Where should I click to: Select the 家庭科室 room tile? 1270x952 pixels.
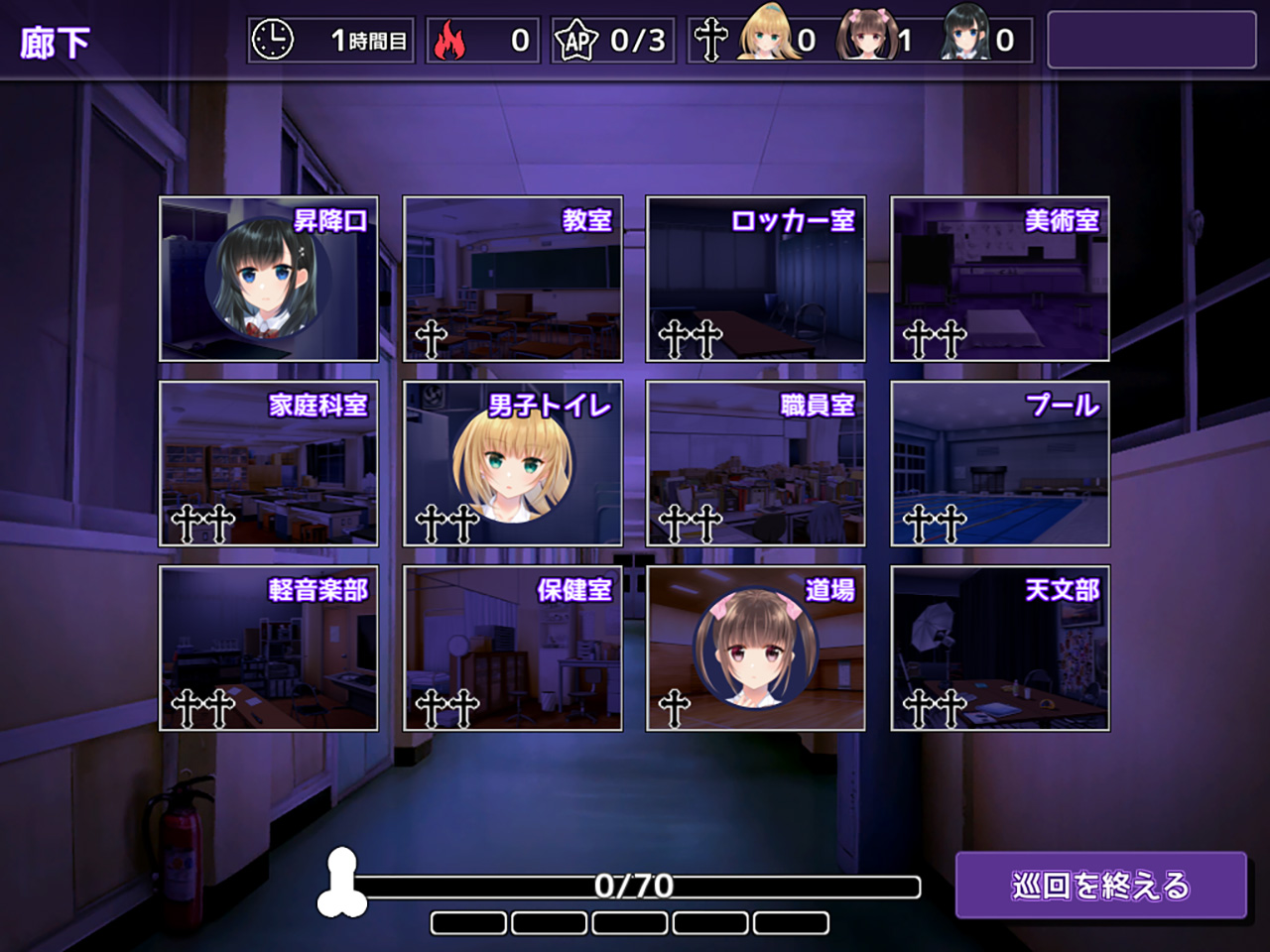coord(269,463)
